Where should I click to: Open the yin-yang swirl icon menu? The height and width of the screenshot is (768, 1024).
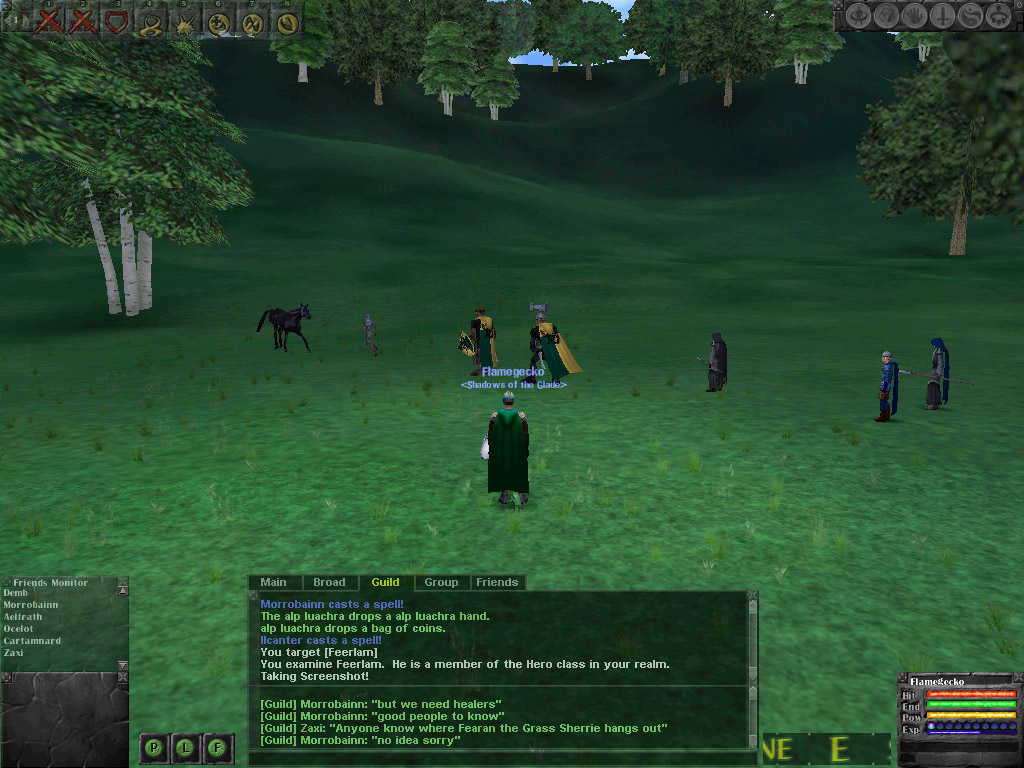pos(970,16)
